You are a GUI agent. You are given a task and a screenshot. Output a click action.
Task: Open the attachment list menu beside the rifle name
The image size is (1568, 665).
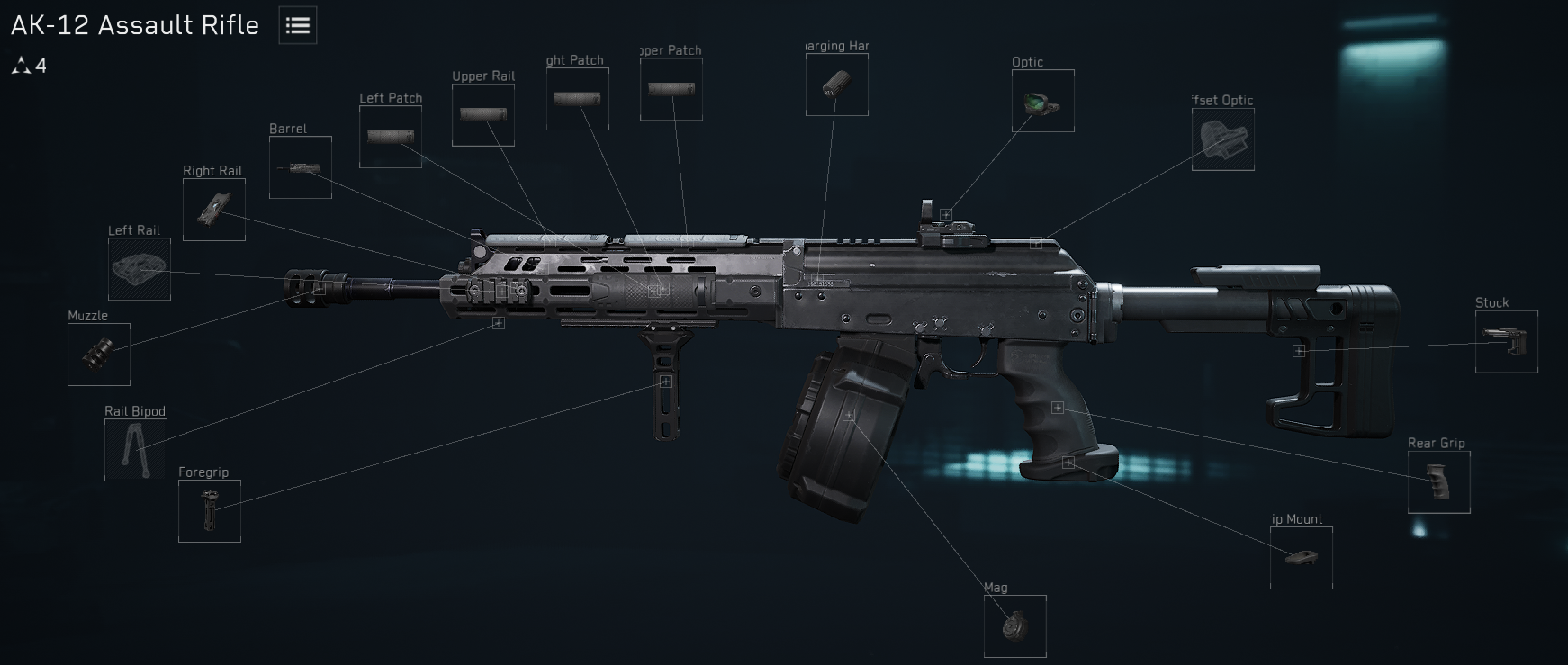click(296, 25)
